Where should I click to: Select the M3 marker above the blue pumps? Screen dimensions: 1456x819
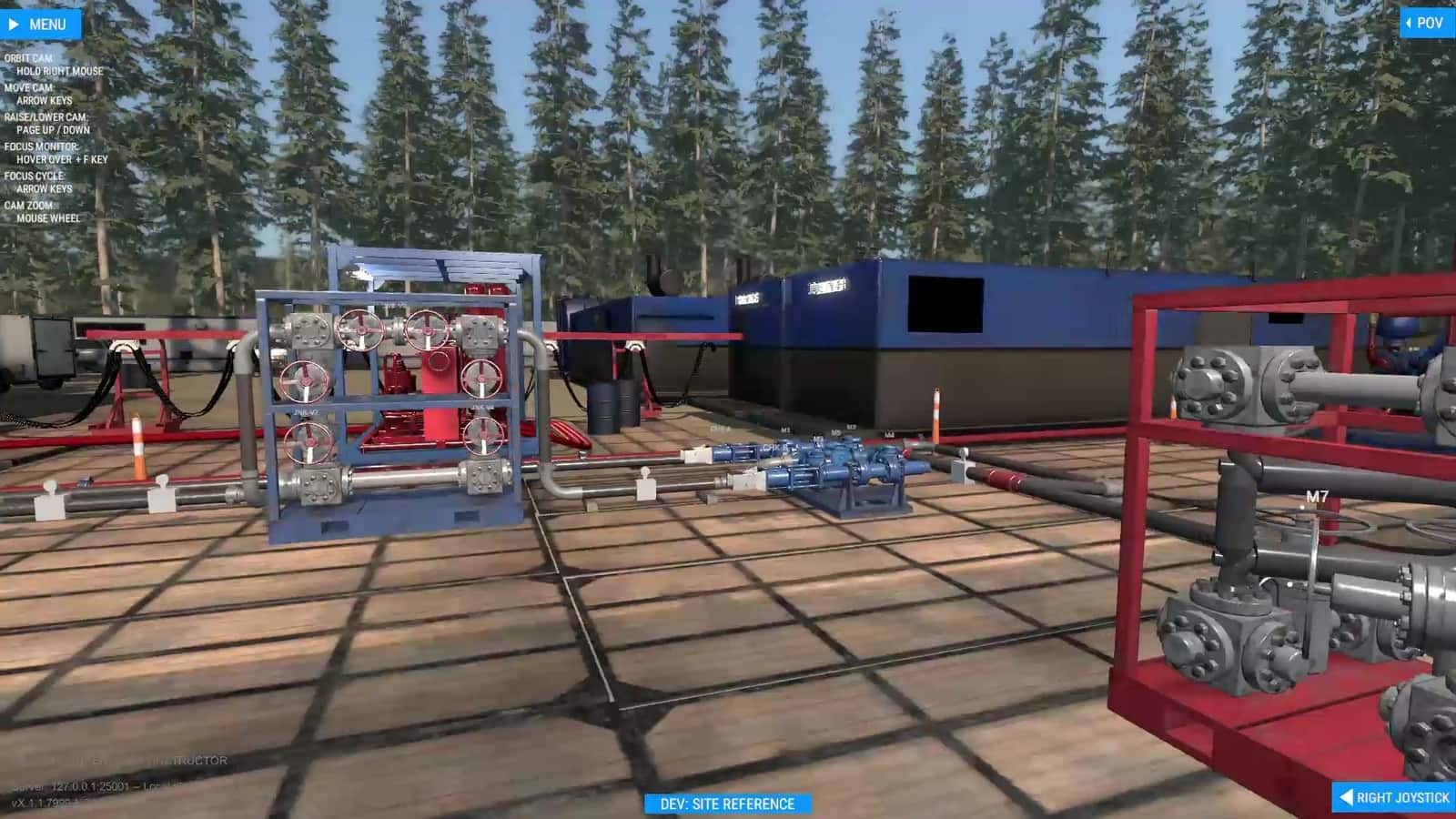tap(785, 430)
